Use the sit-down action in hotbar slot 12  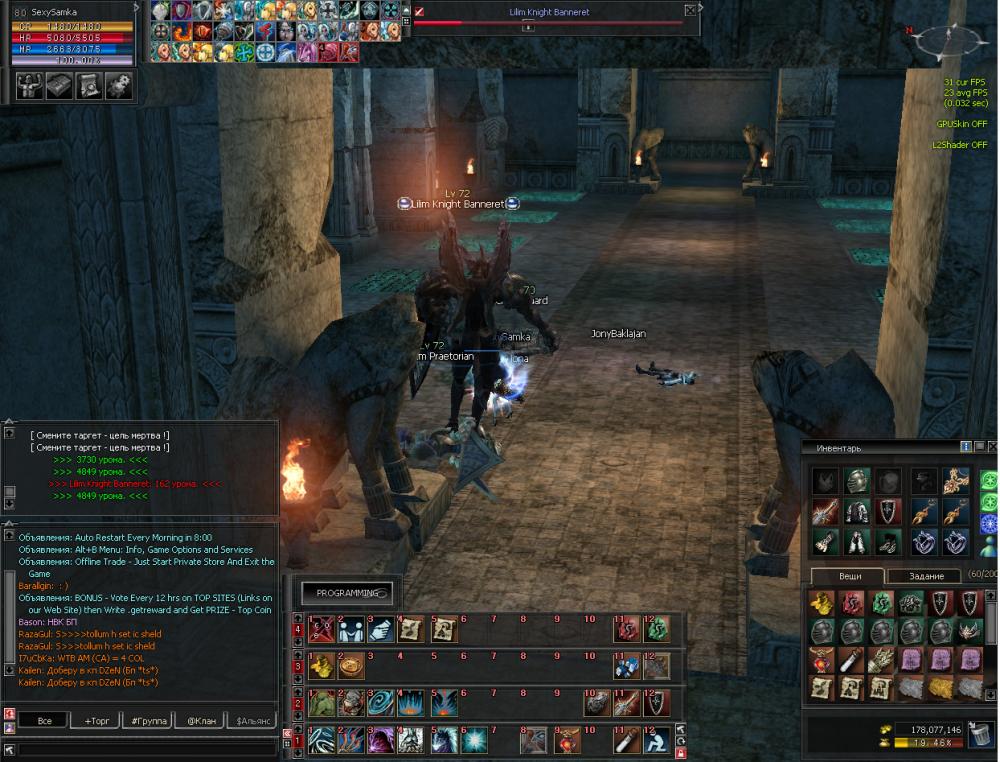tap(655, 740)
